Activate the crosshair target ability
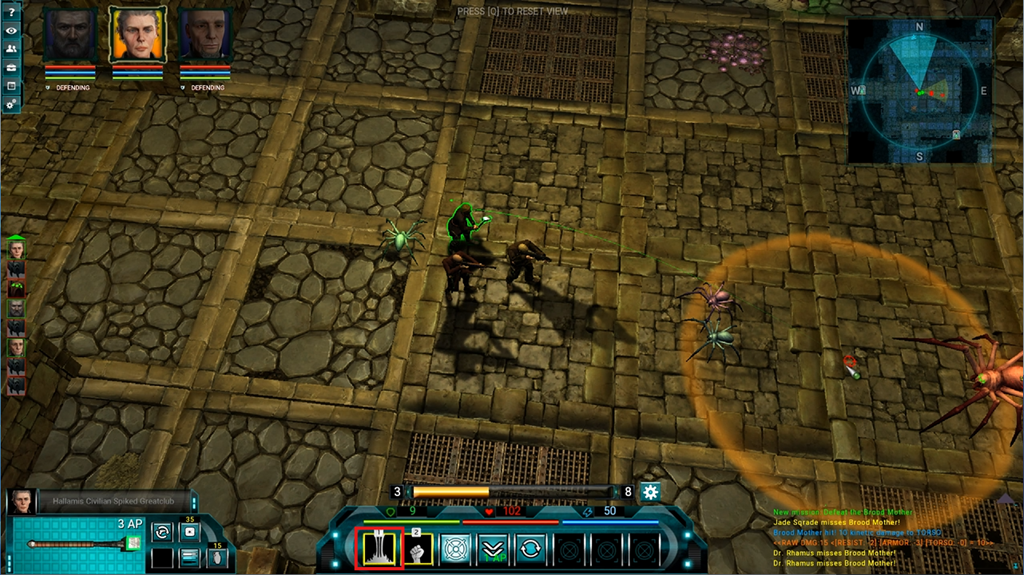 [456, 548]
